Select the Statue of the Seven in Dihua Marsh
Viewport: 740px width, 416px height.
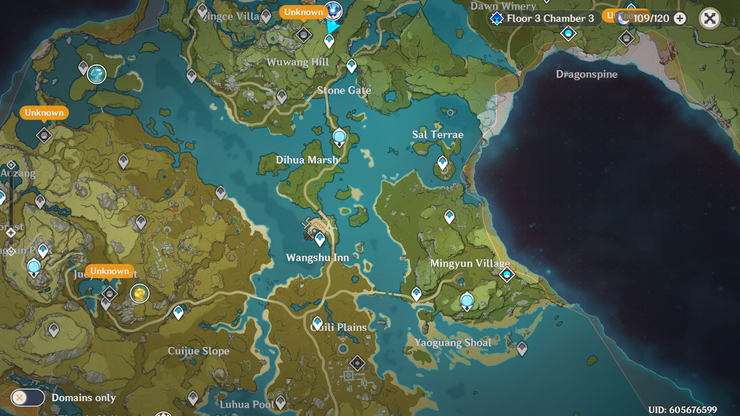point(339,138)
